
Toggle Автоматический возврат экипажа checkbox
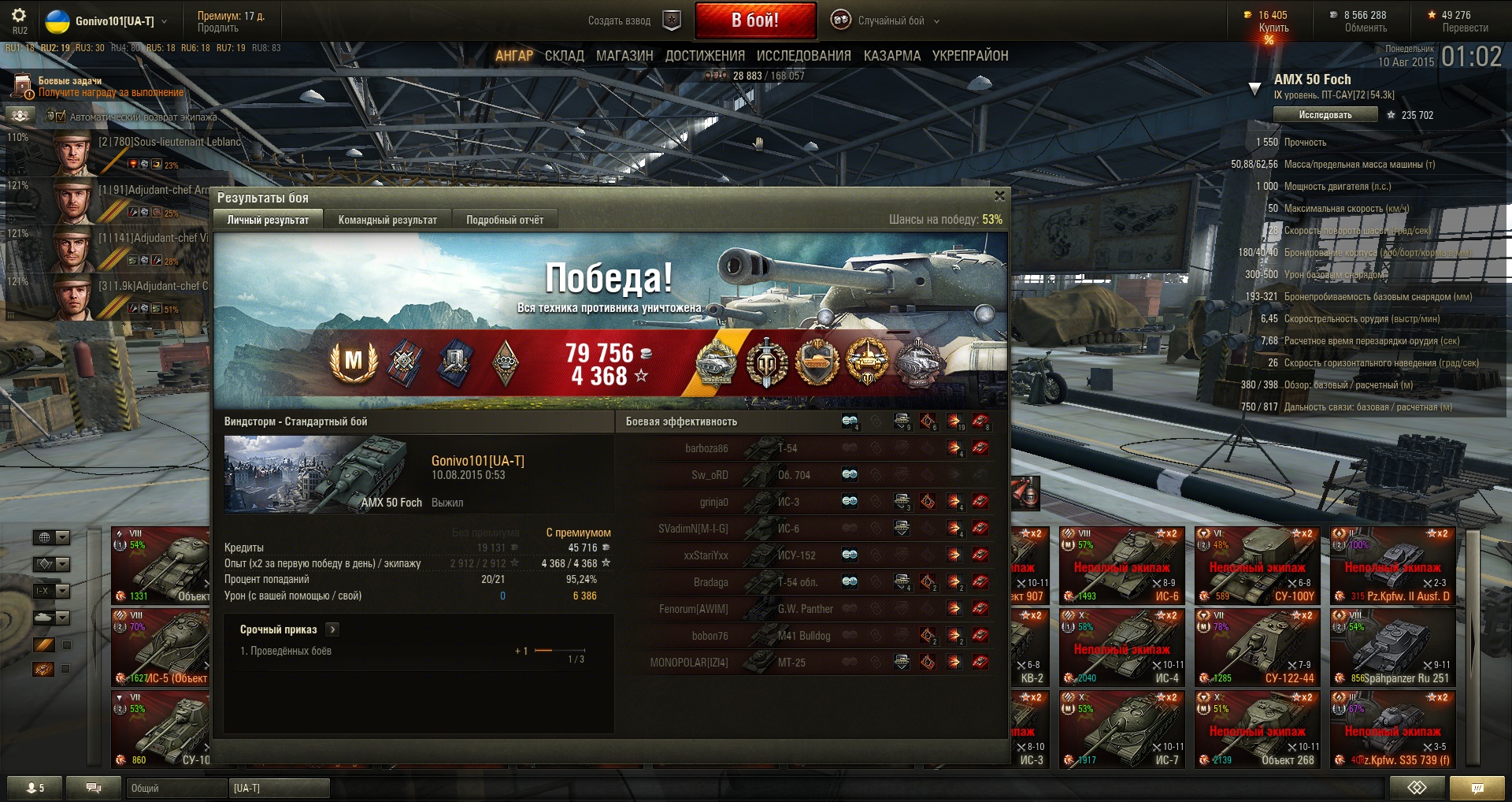point(60,117)
